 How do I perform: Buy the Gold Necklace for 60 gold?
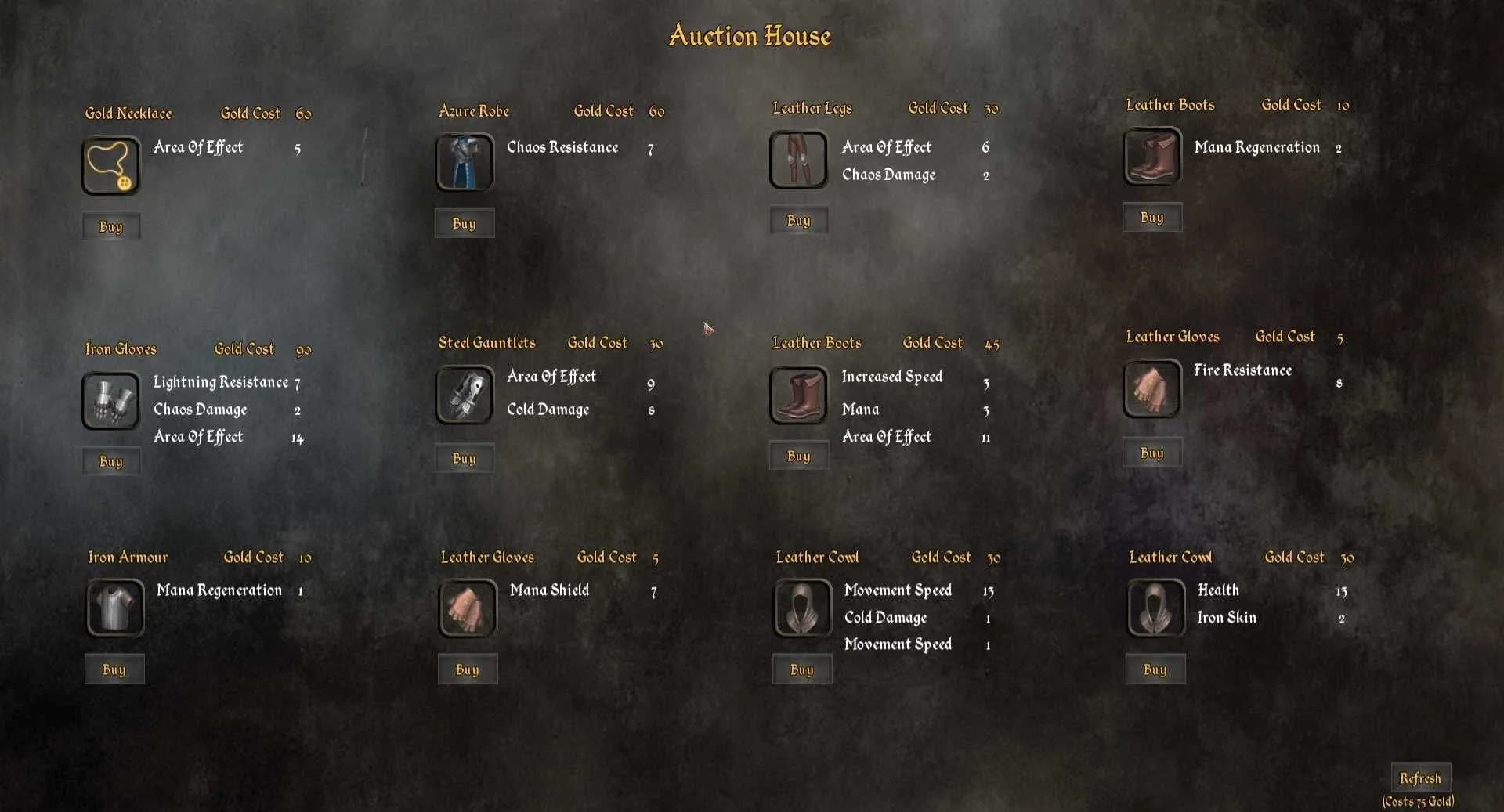(110, 226)
